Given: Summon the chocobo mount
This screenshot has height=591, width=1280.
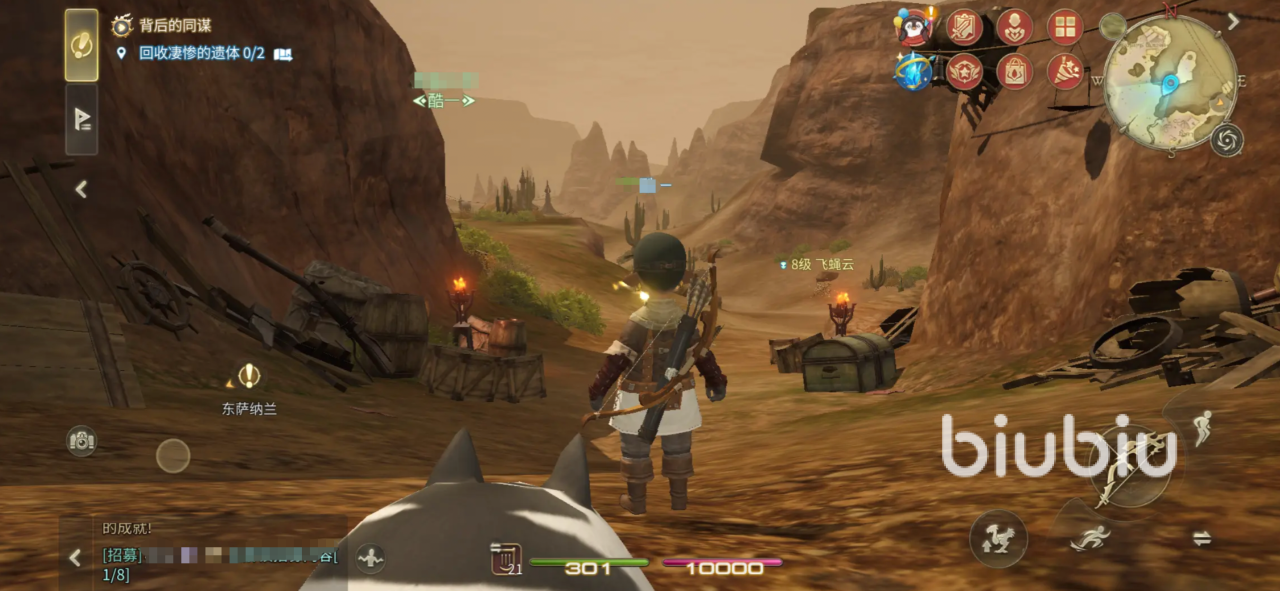Looking at the screenshot, I should click(x=998, y=539).
